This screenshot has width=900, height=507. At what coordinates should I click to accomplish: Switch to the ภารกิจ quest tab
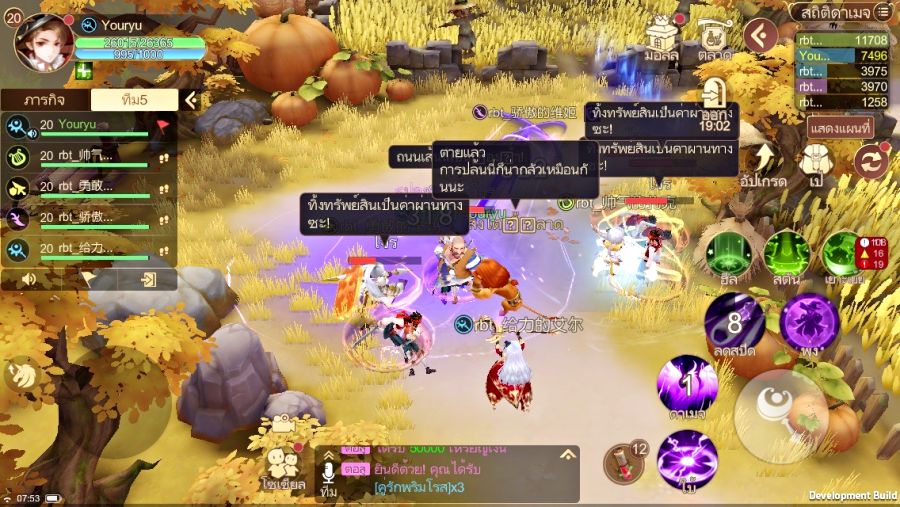pos(45,100)
